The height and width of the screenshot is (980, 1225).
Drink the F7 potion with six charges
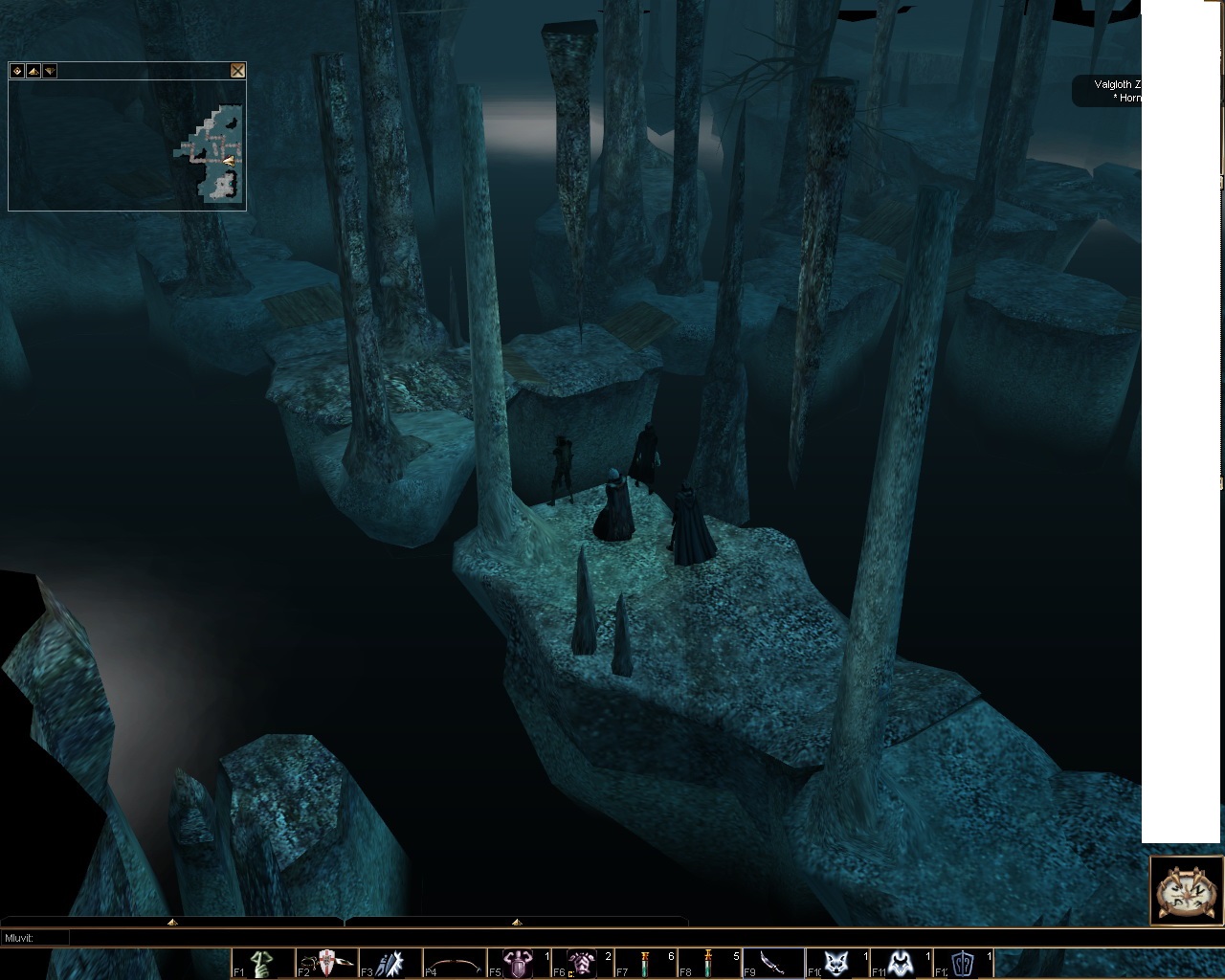646,964
